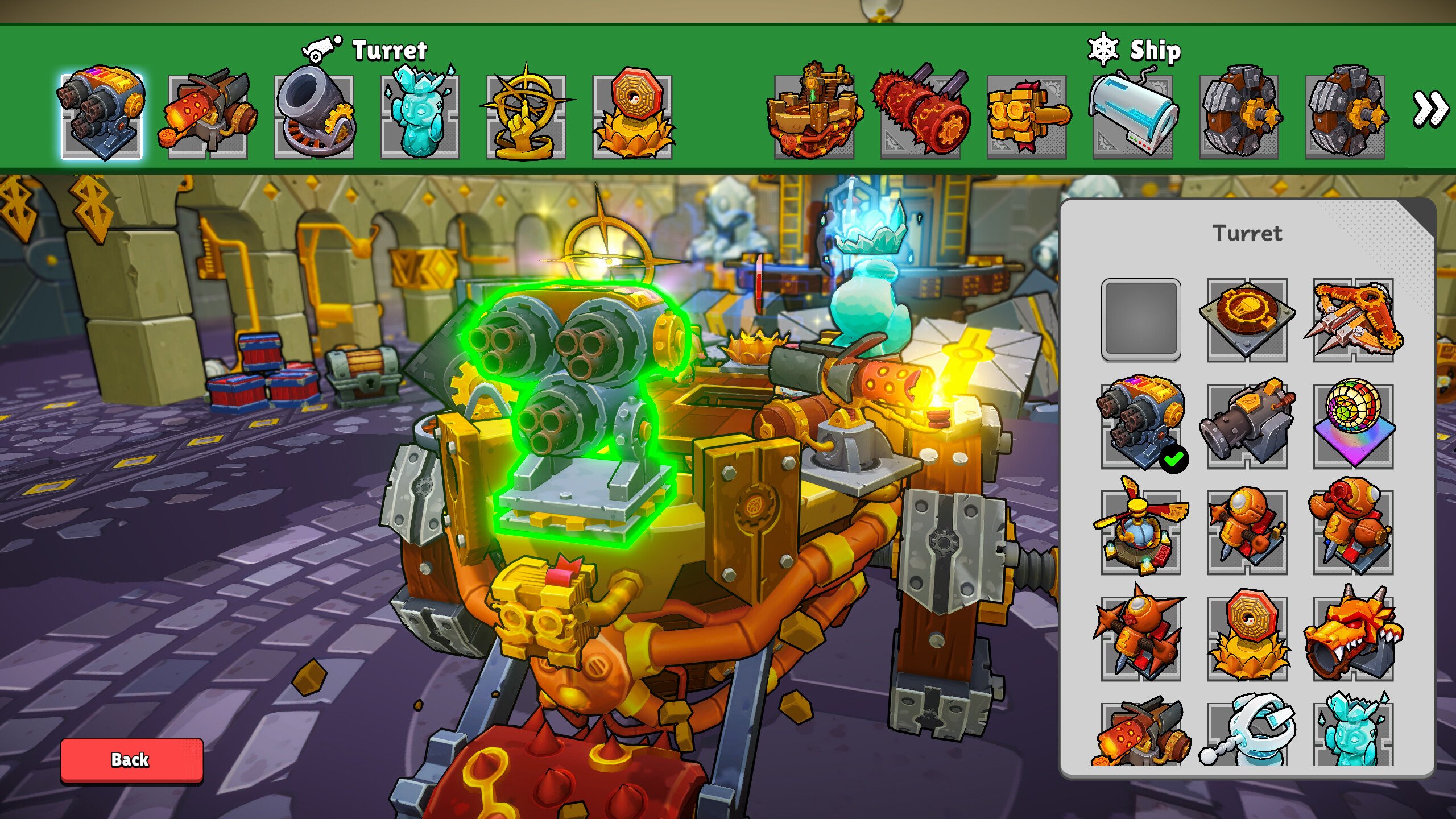Equip the propeller helicopter turret
1456x819 pixels.
click(x=1141, y=531)
